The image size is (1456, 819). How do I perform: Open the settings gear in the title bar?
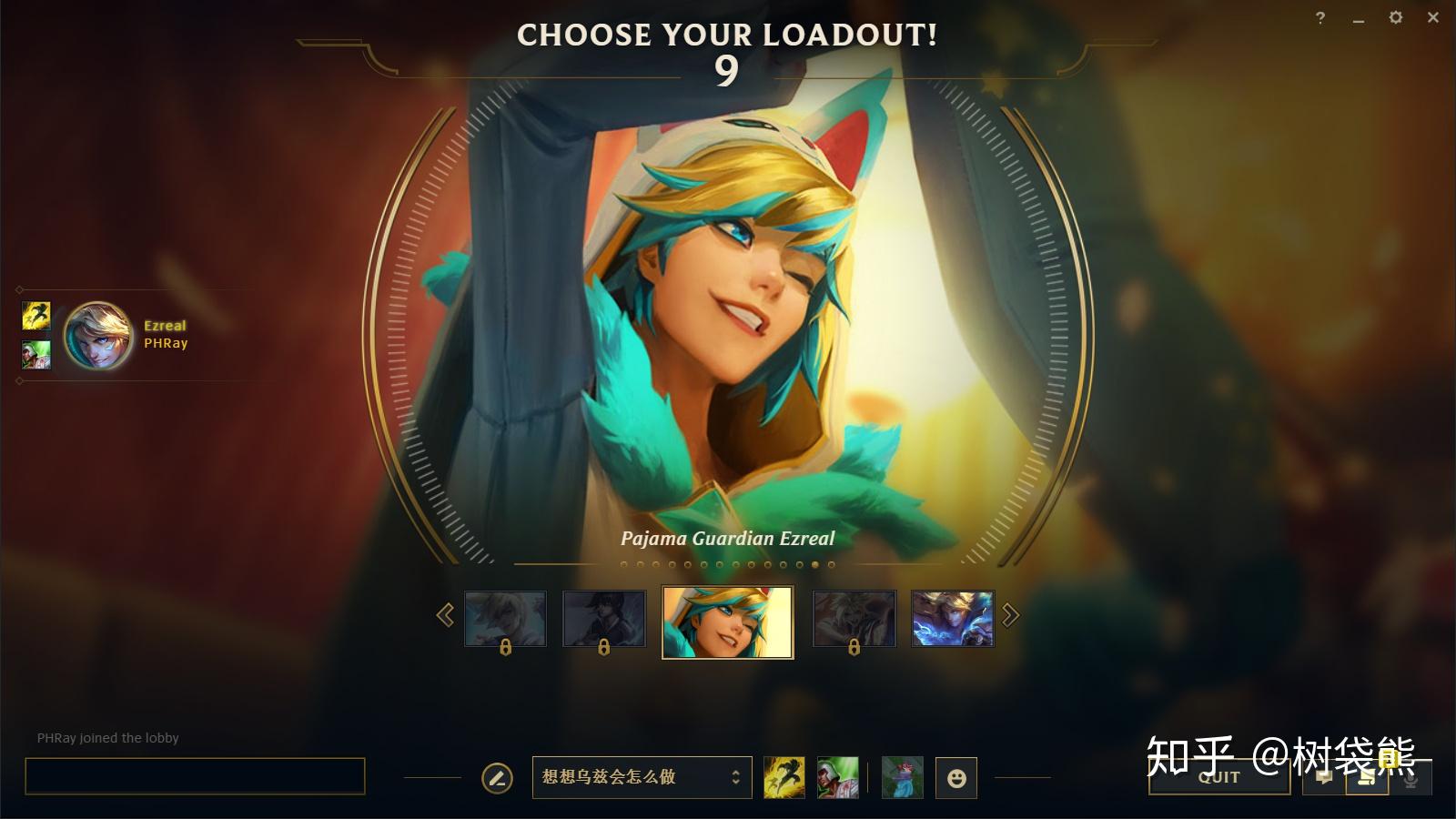coord(1395,18)
